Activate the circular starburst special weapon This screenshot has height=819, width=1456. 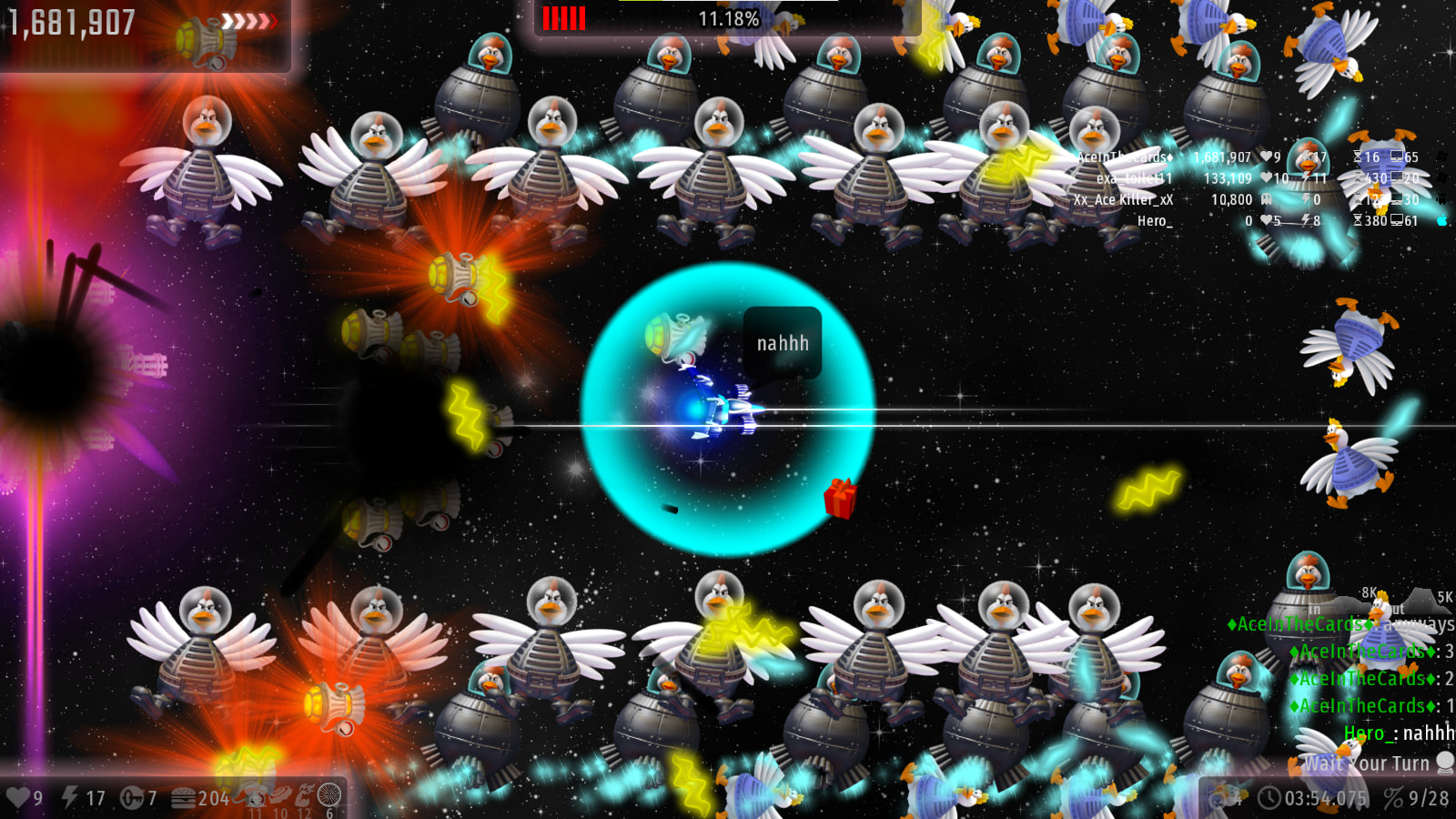(329, 794)
